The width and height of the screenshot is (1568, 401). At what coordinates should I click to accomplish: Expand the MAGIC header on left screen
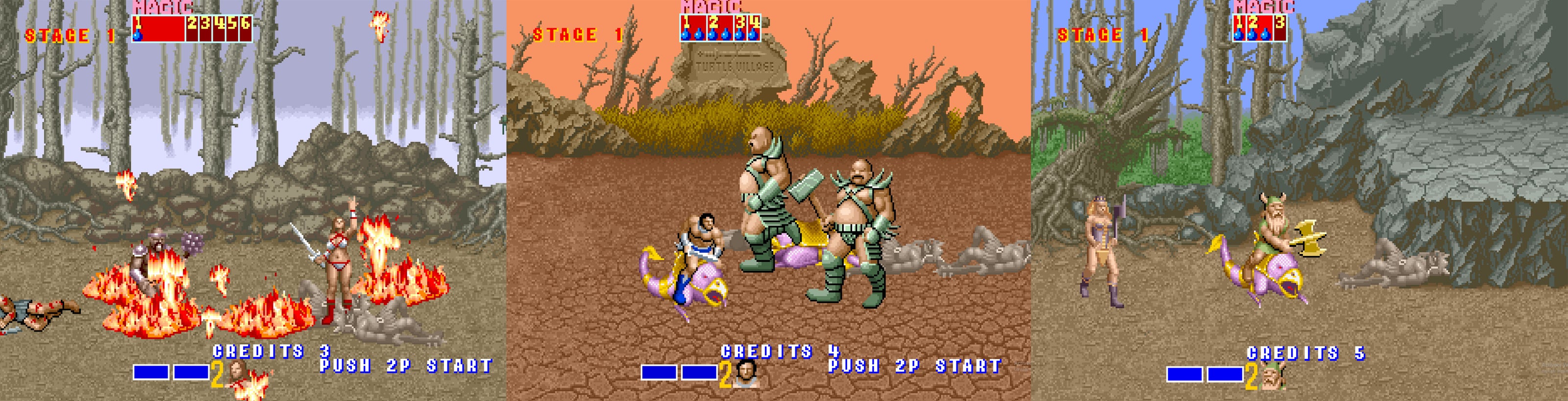(163, 5)
